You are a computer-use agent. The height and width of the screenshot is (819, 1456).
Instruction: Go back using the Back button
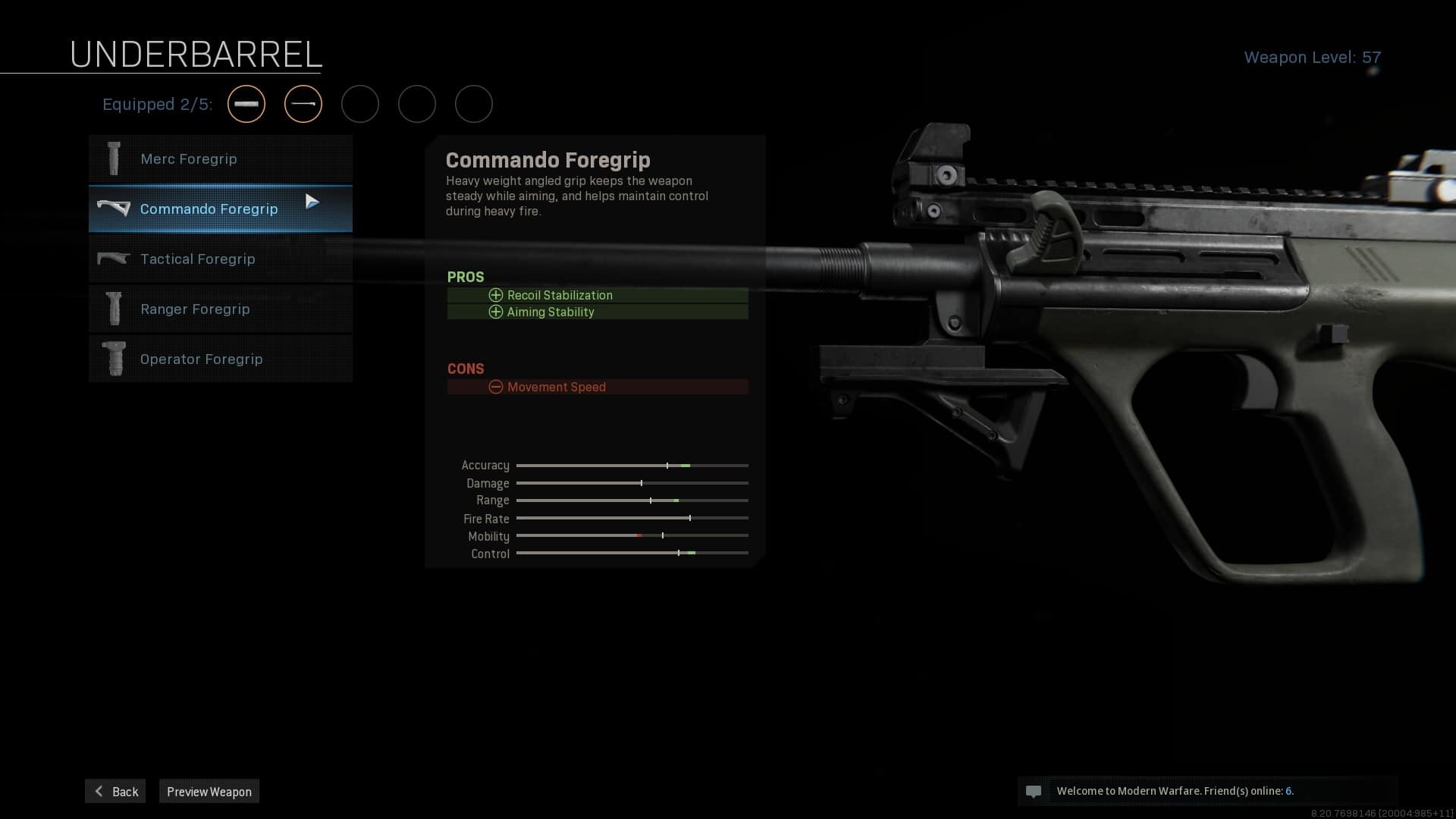click(x=115, y=791)
